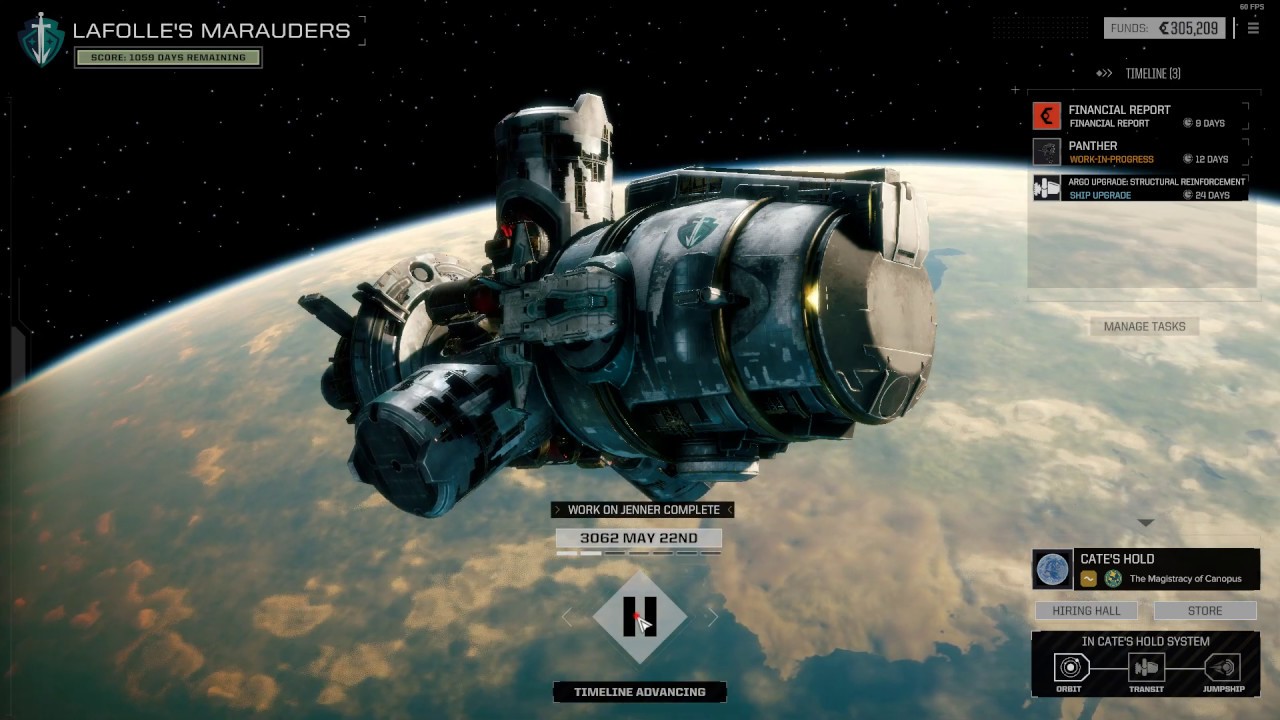This screenshot has width=1280, height=720.
Task: Select the Argo Structural Reinforcement upgrade entry
Action: click(x=1140, y=188)
